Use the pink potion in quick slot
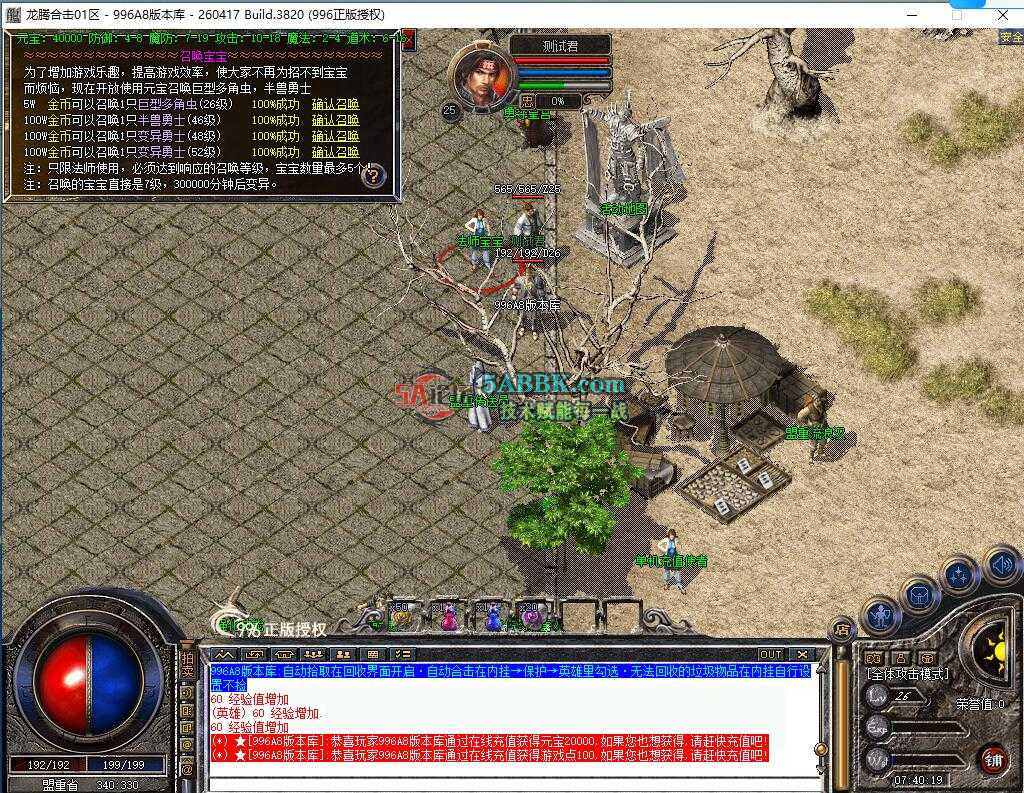Image resolution: width=1024 pixels, height=793 pixels. (449, 618)
